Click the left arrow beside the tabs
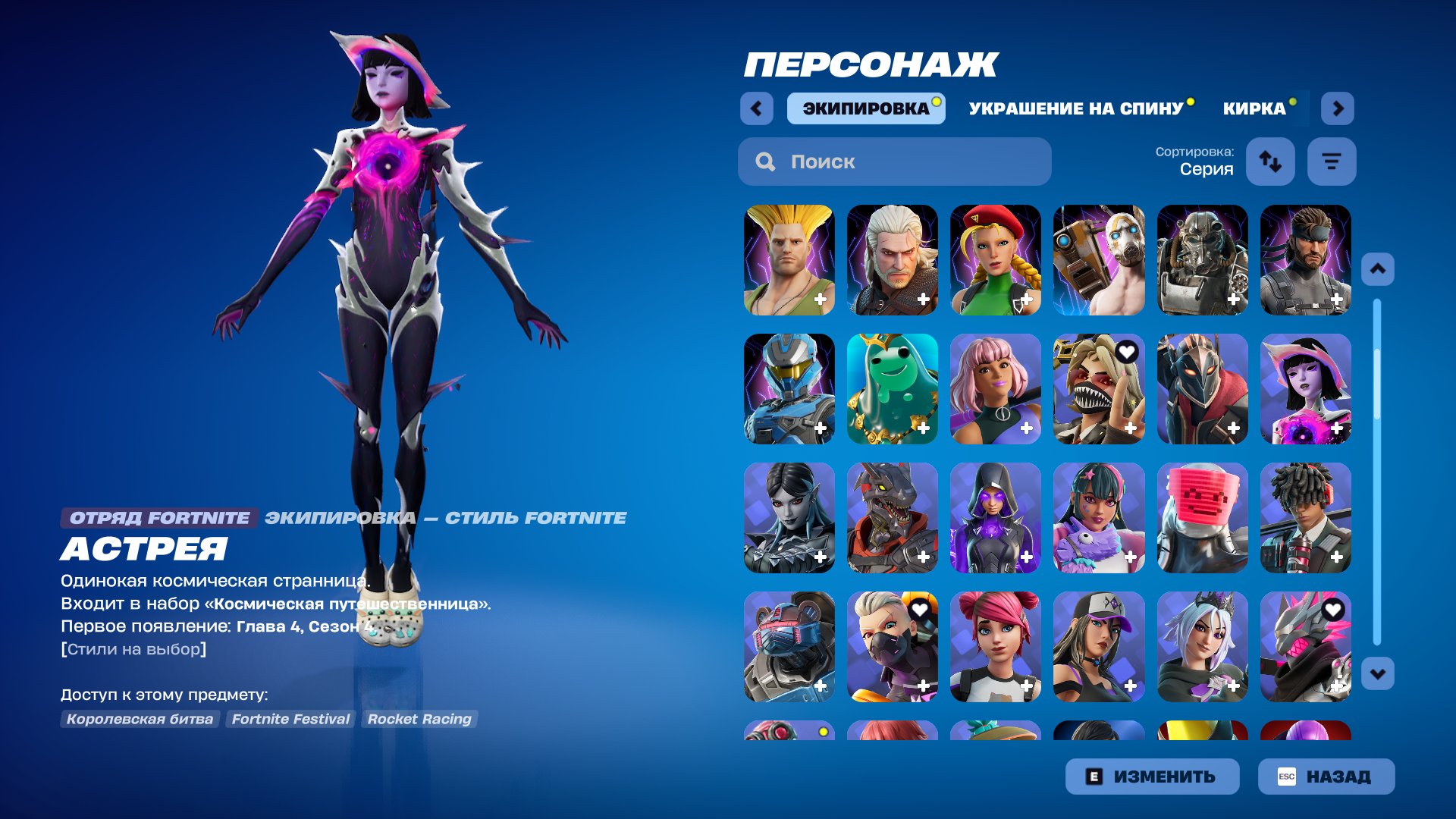The image size is (1456, 819). click(x=756, y=108)
